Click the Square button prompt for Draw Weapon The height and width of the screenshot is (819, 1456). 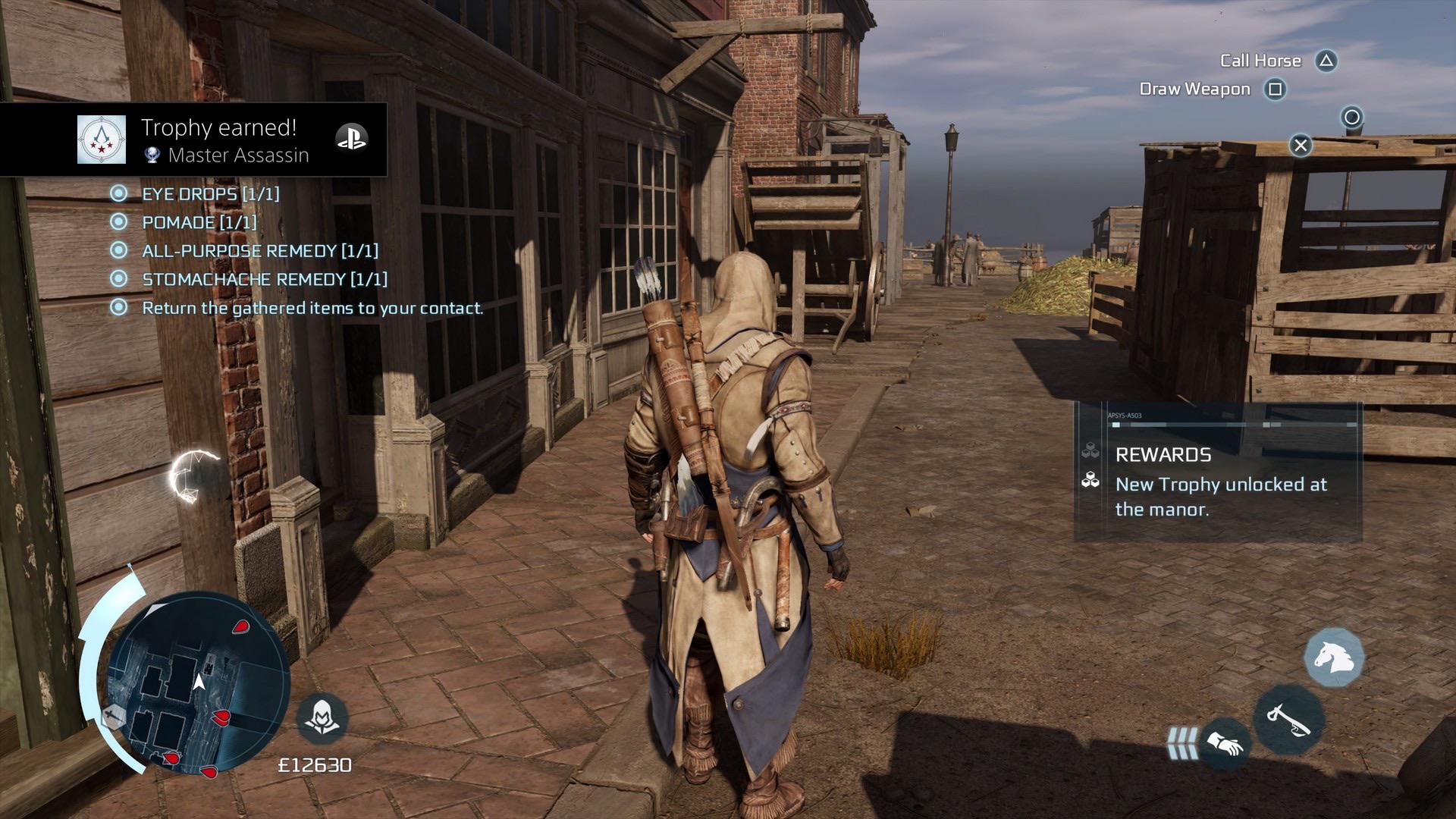(1276, 89)
